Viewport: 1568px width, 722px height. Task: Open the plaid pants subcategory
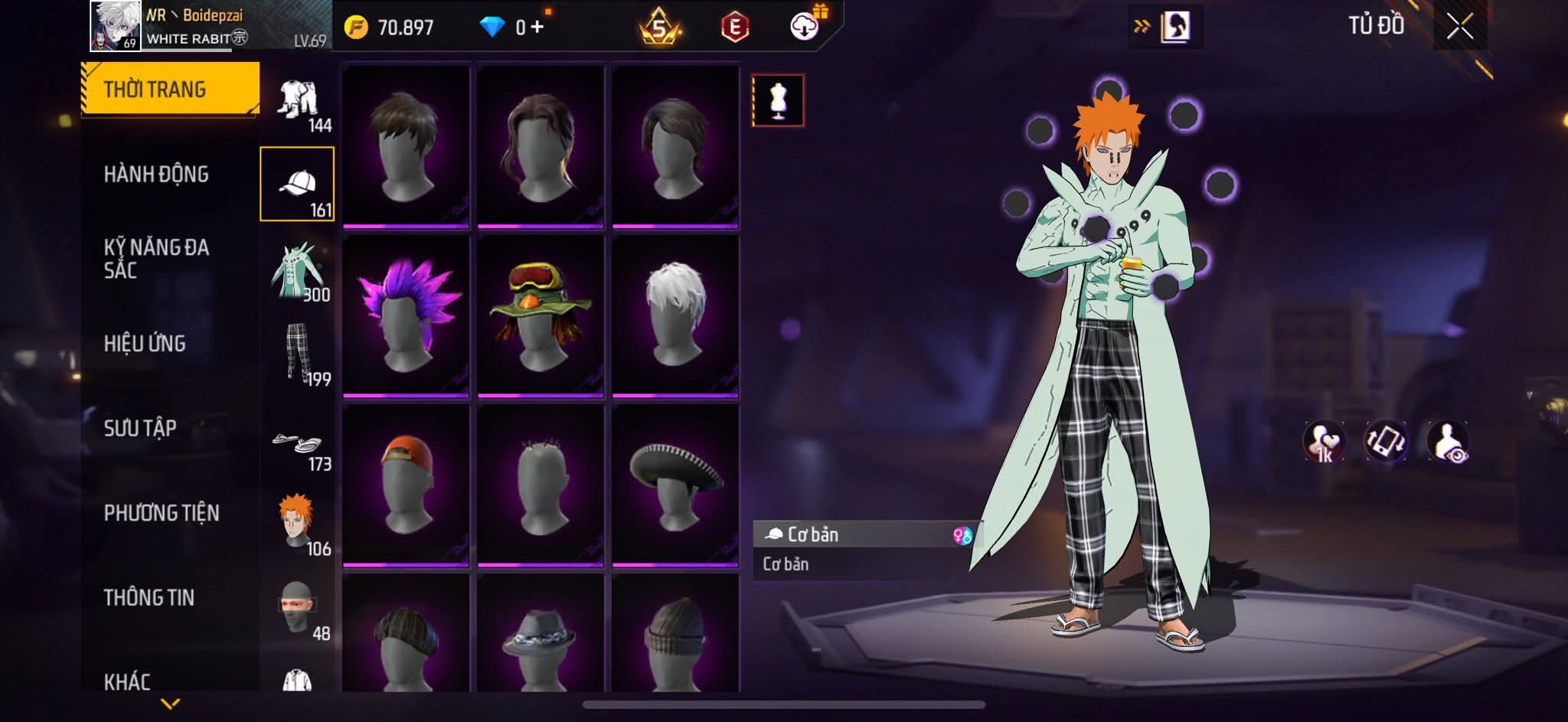(x=298, y=354)
